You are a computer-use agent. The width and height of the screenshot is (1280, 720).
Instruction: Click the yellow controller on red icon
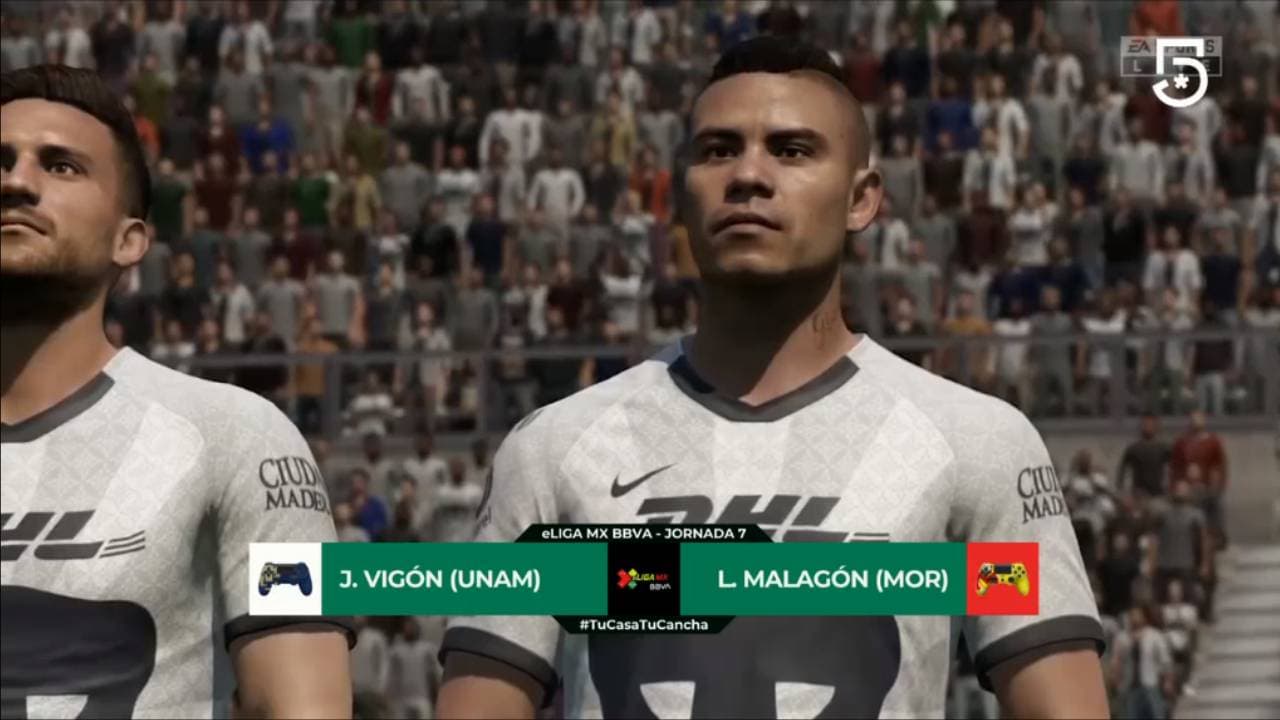click(1002, 579)
